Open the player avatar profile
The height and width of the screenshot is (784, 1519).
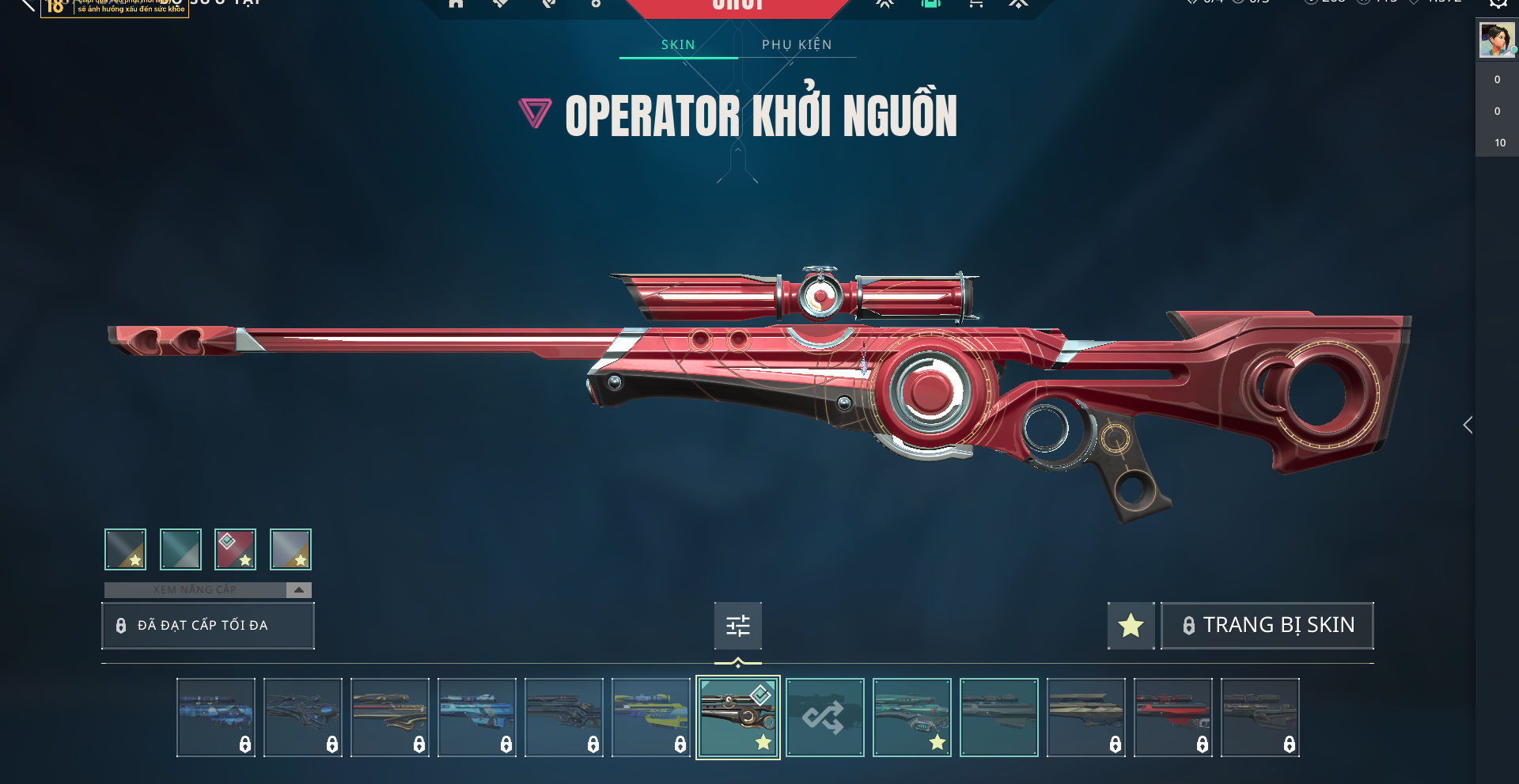(x=1497, y=40)
